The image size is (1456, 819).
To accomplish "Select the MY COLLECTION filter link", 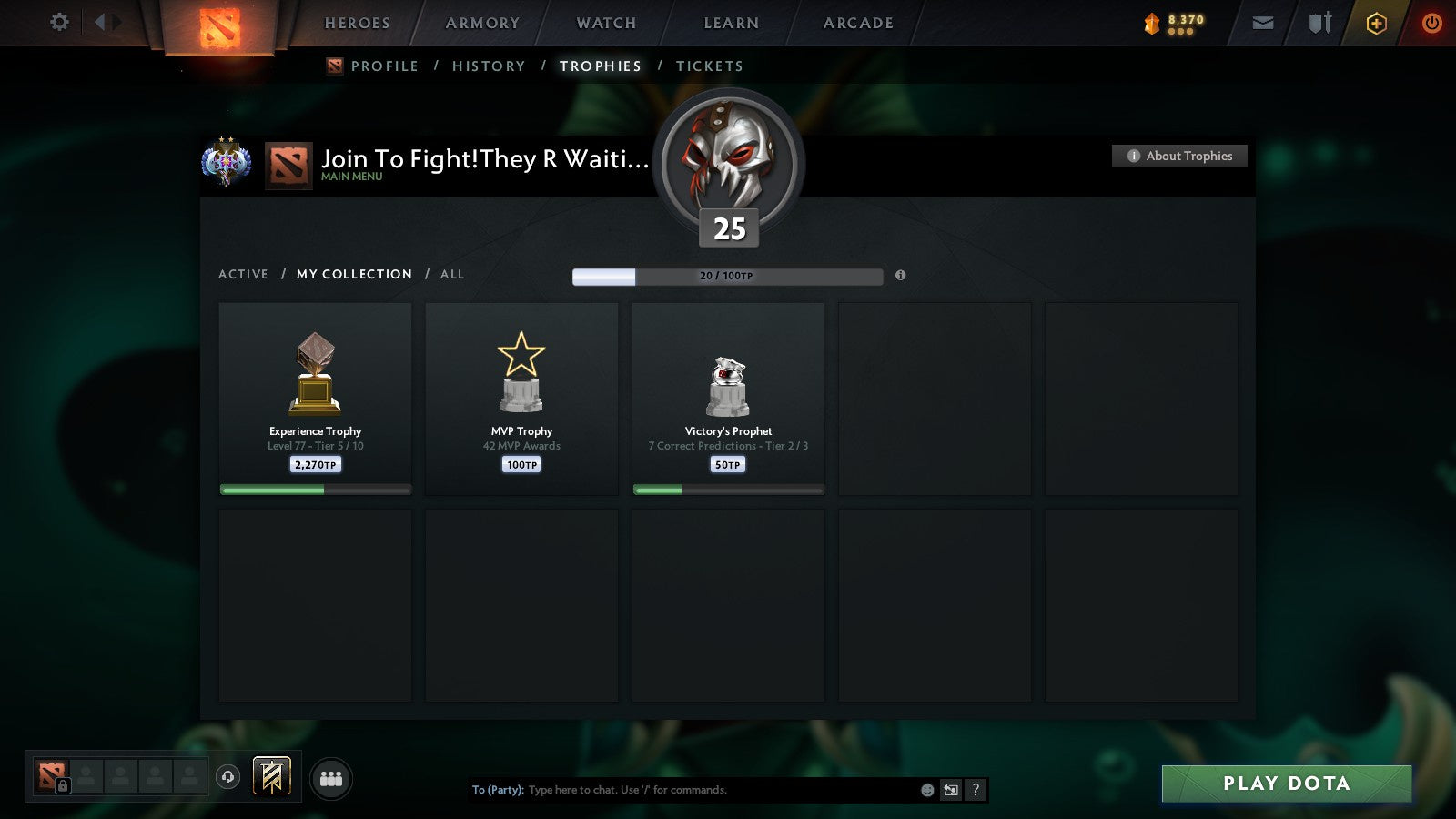I will (x=353, y=274).
